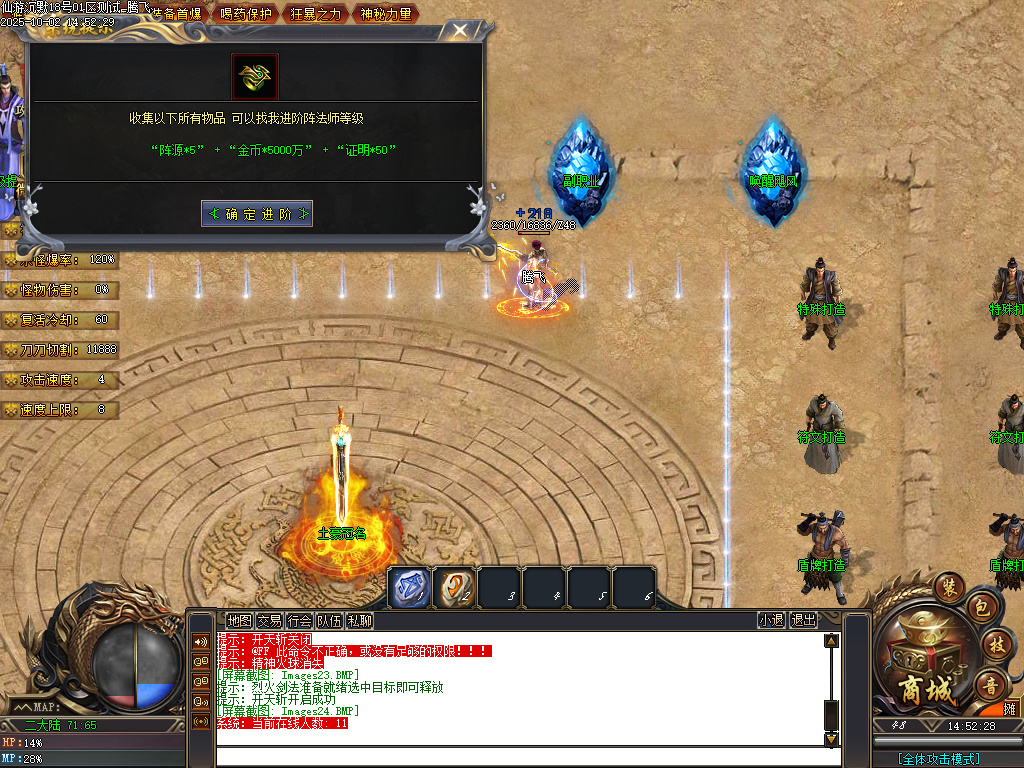Close the system prompt dialog
Viewport: 1024px width, 768px height.
pos(459,31)
